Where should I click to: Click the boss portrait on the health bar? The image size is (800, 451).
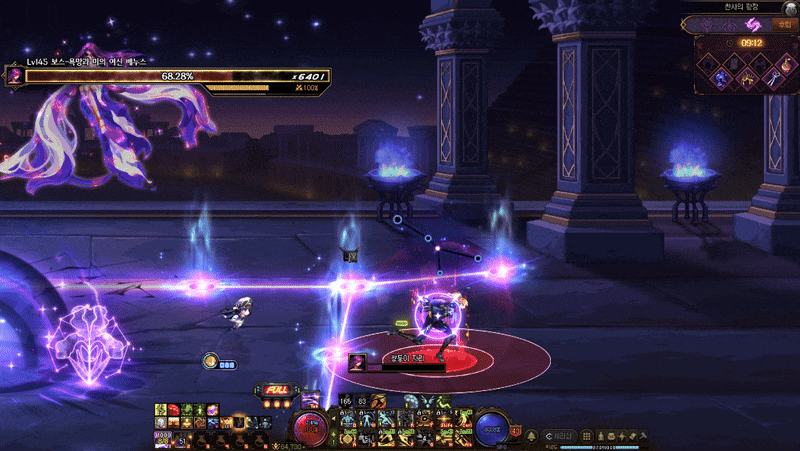(14, 75)
